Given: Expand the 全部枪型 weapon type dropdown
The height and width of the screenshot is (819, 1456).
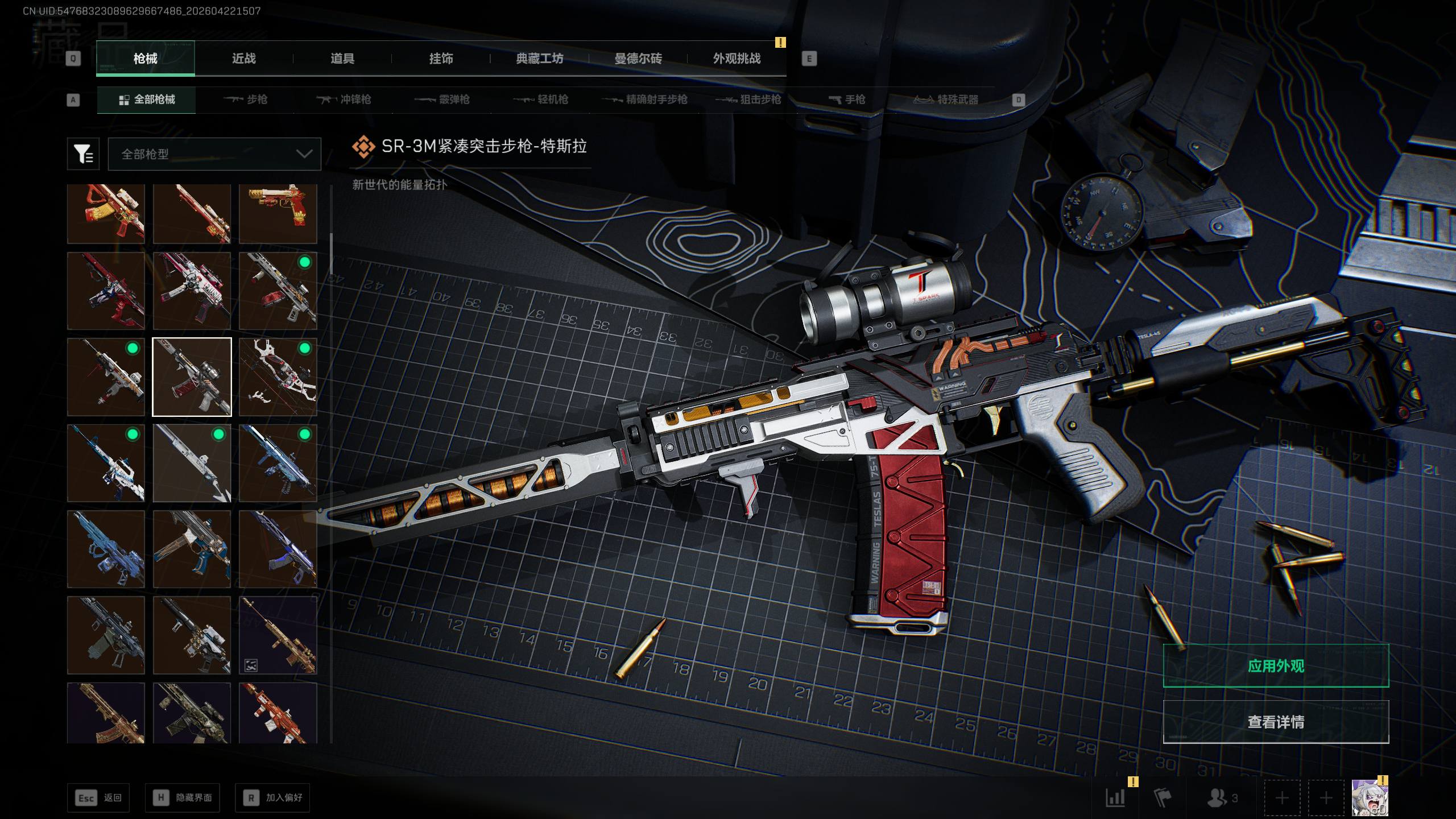Looking at the screenshot, I should (214, 154).
